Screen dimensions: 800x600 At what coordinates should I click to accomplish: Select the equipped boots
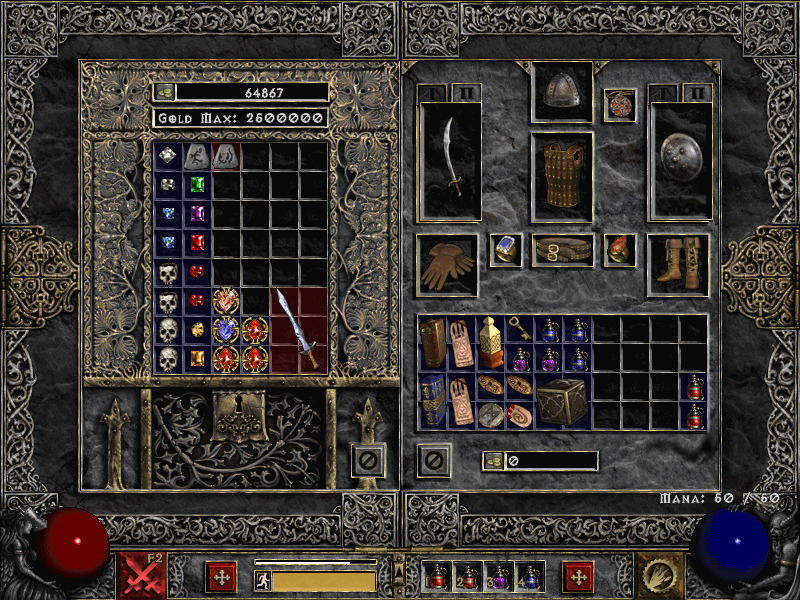pyautogui.click(x=678, y=265)
